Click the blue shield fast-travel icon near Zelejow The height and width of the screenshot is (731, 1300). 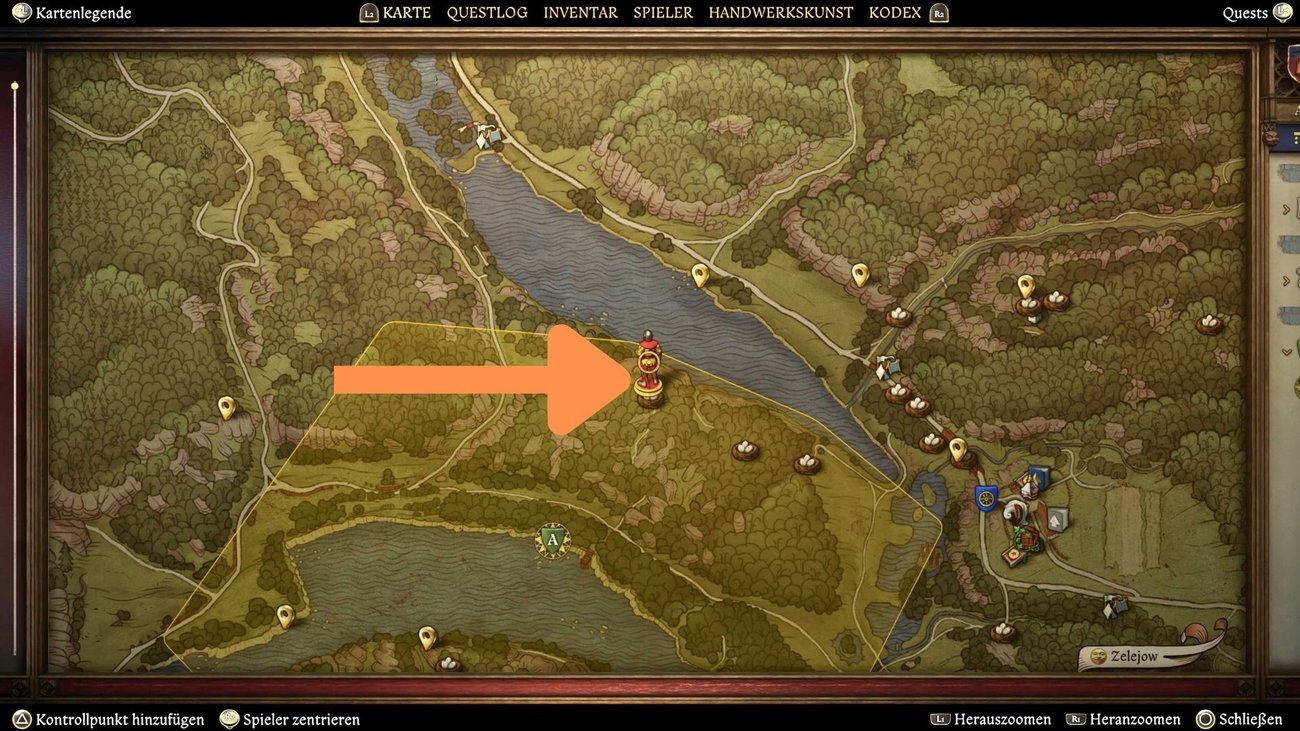tap(985, 497)
